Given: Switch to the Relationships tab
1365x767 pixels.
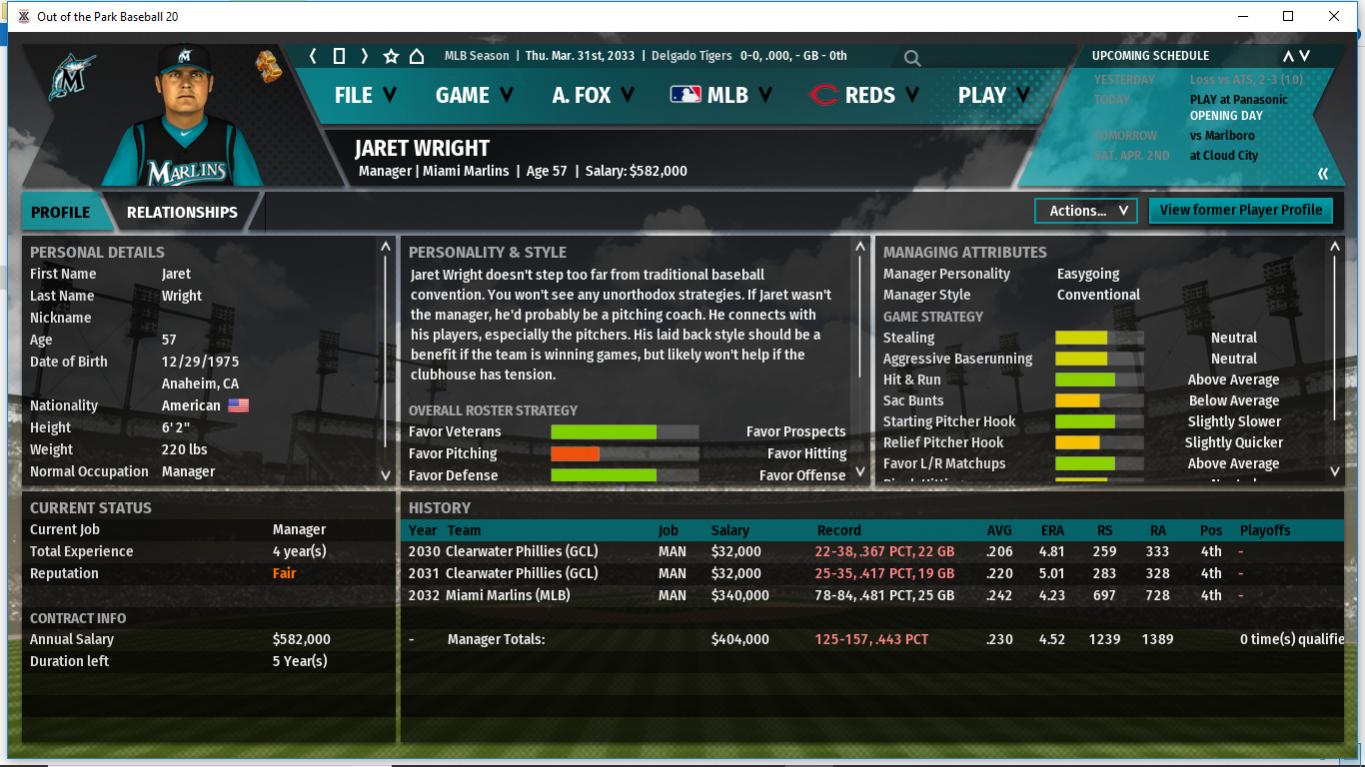Looking at the screenshot, I should coord(182,212).
